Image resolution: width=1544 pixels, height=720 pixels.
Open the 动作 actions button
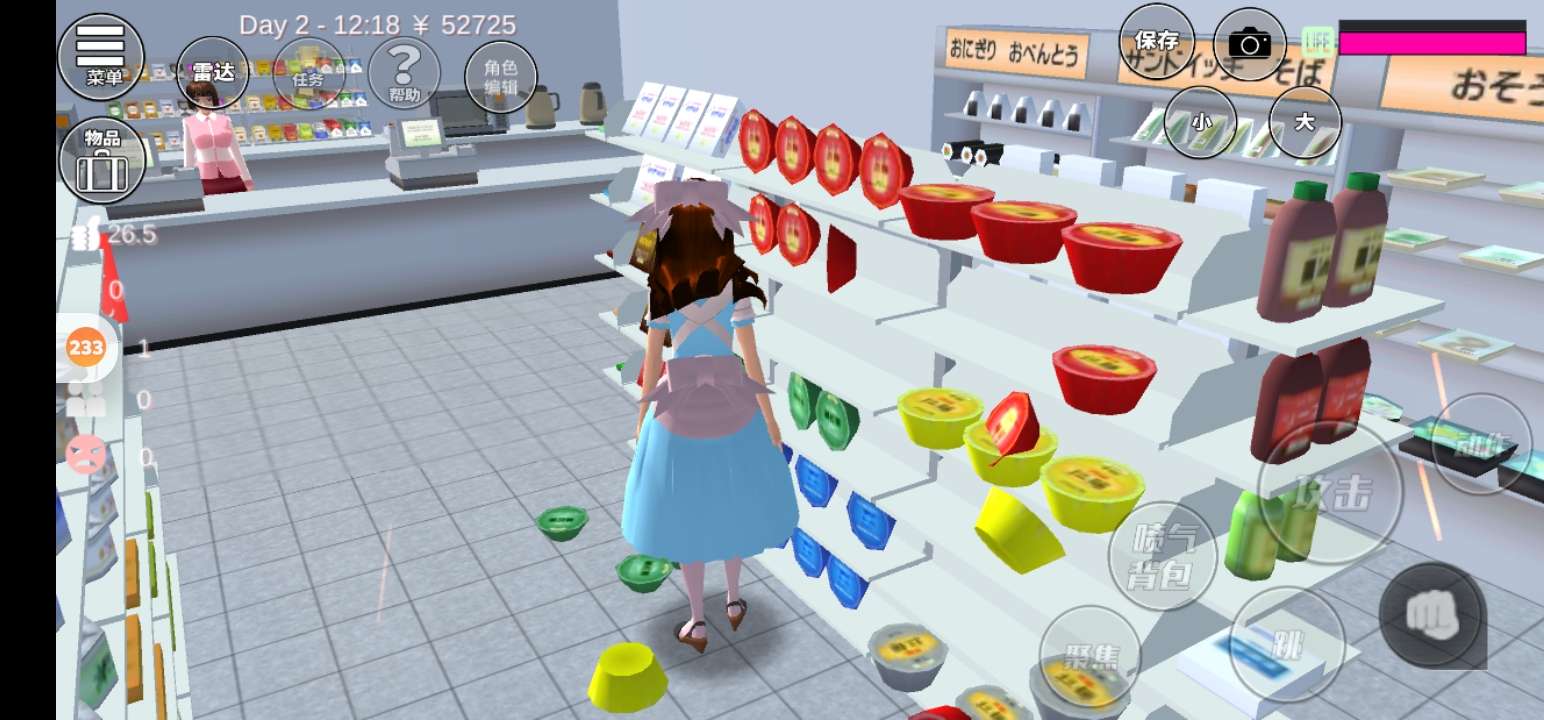point(1481,443)
